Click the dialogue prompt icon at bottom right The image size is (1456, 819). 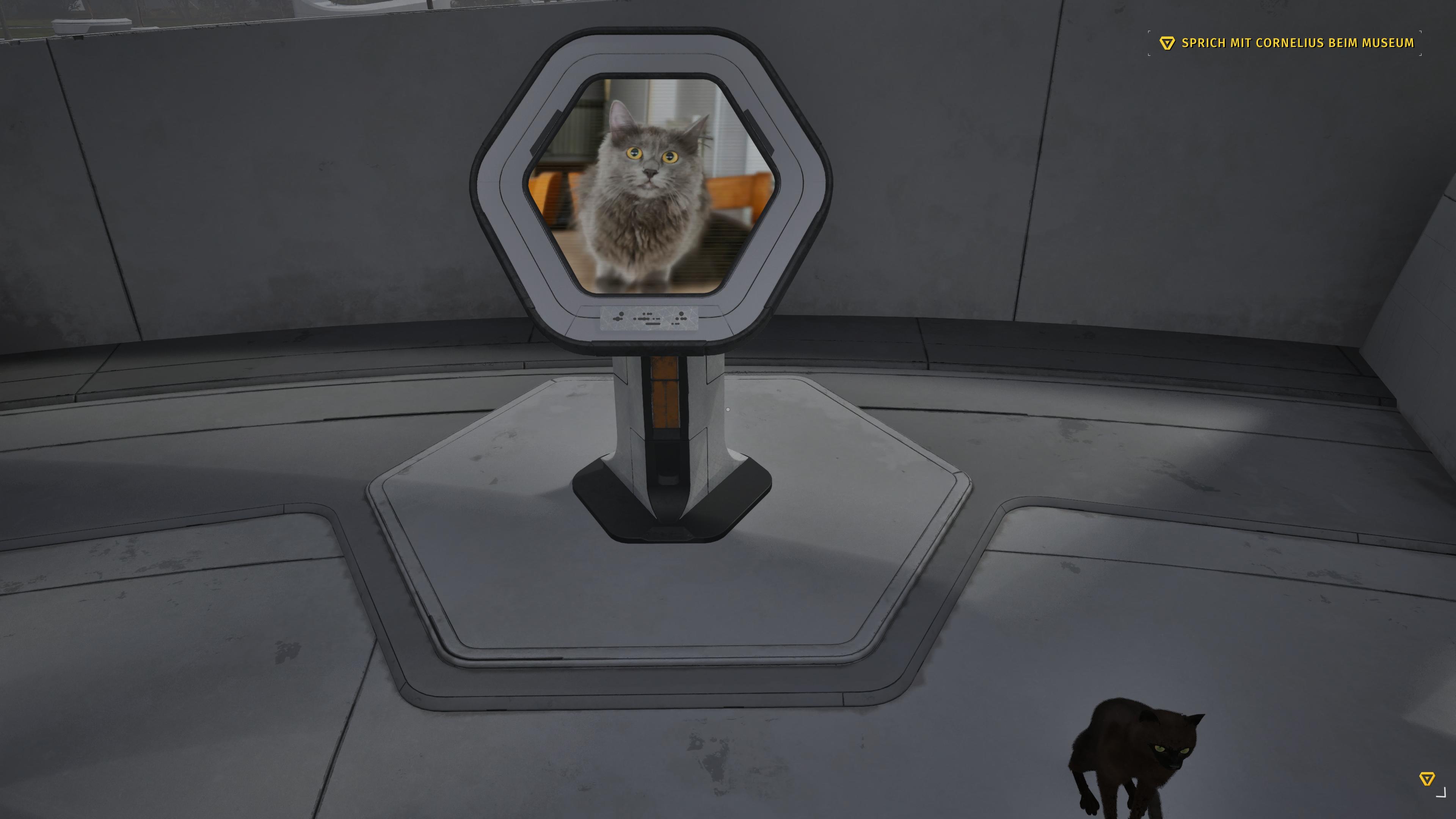coord(1427,778)
